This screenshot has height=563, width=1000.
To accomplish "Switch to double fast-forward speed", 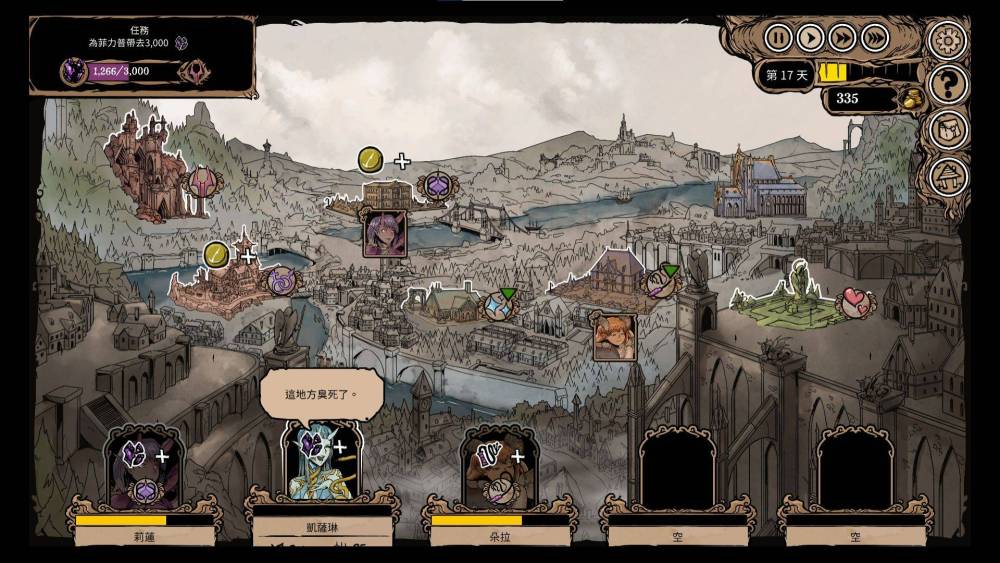I will pyautogui.click(x=843, y=38).
